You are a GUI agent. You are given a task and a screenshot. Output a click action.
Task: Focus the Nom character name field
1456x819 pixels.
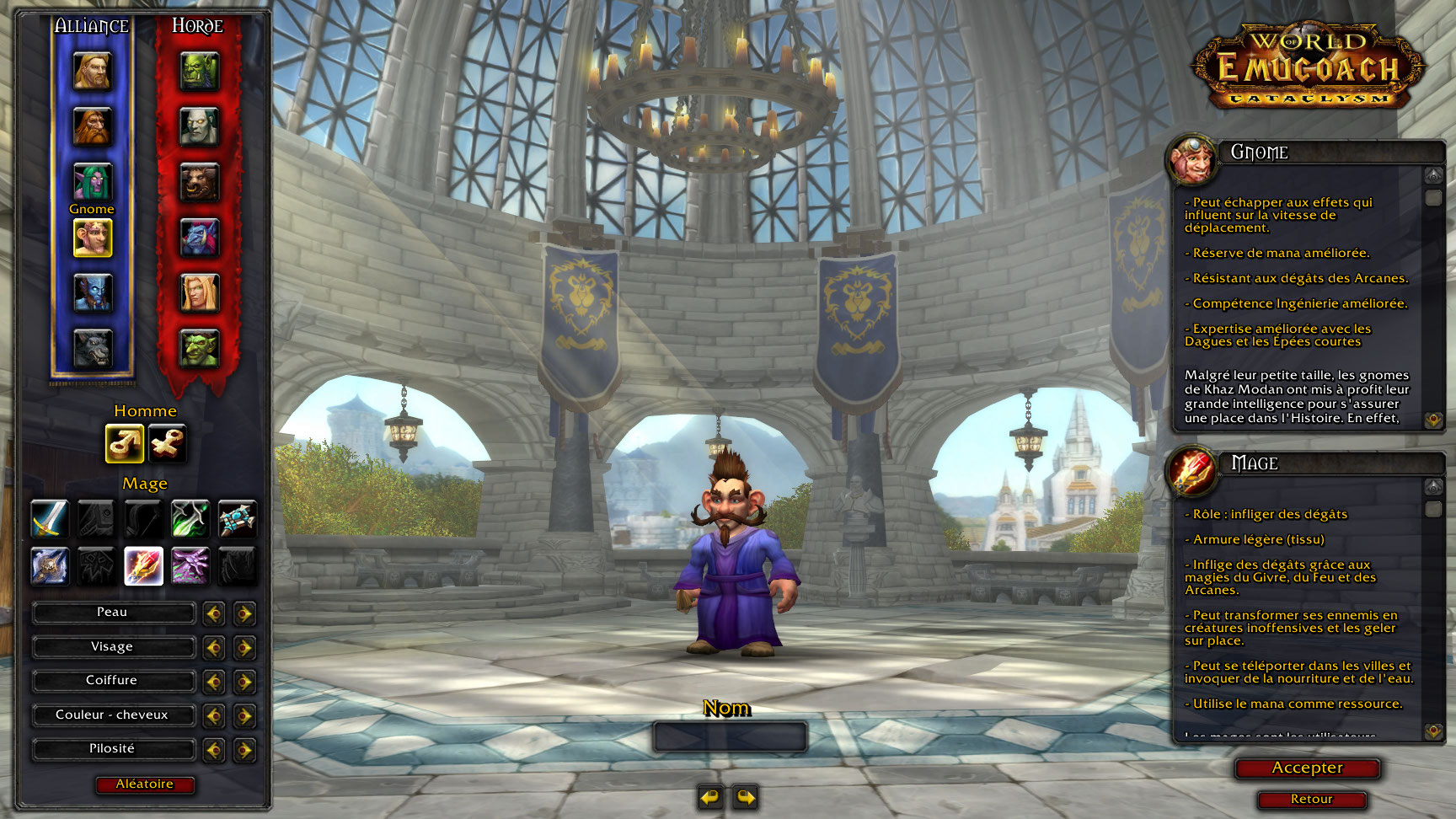tap(730, 736)
